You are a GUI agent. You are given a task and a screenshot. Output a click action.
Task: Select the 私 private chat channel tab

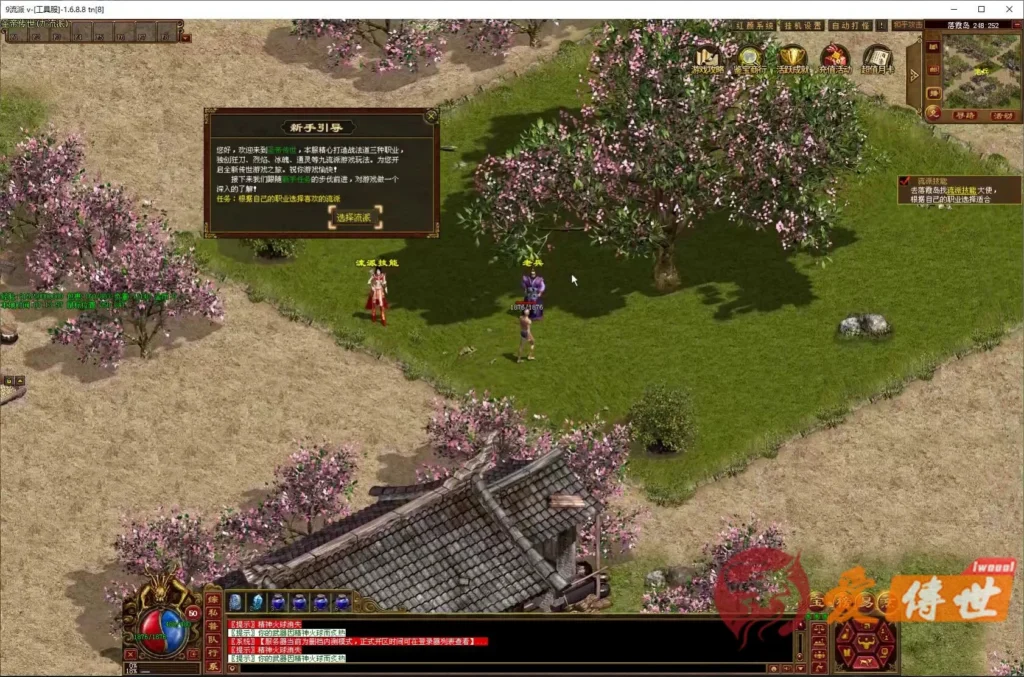(212, 613)
